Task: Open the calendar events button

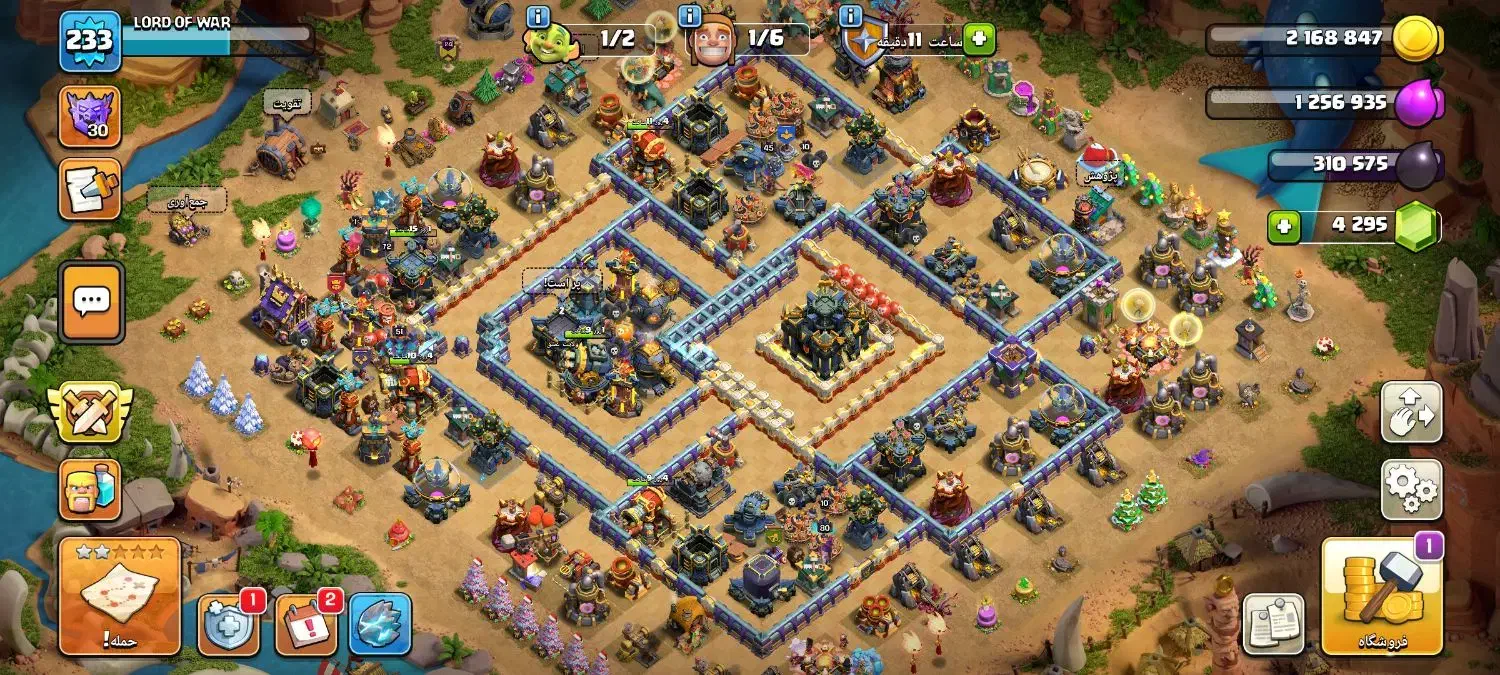Action: point(305,624)
